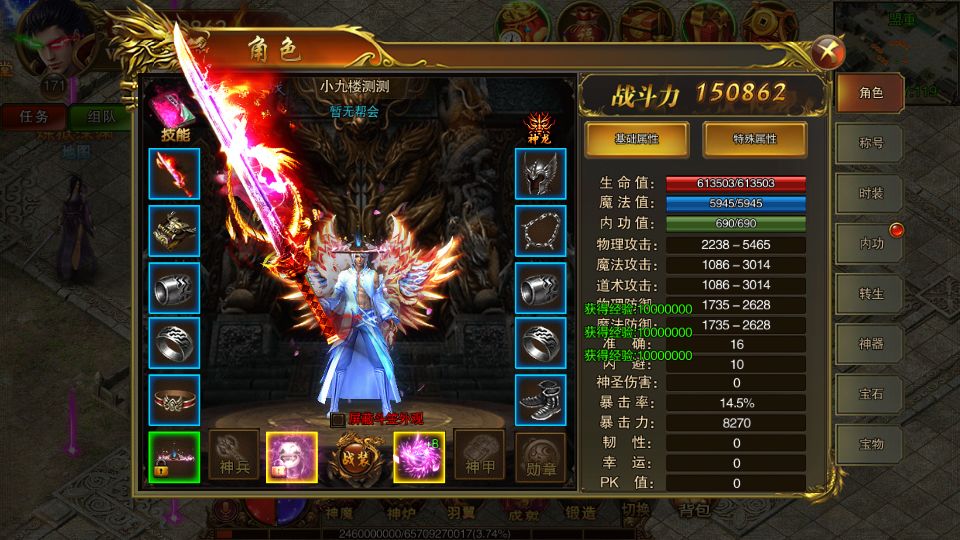The image size is (960, 540).
Task: Select the 宝石 gem tab
Action: [x=870, y=393]
